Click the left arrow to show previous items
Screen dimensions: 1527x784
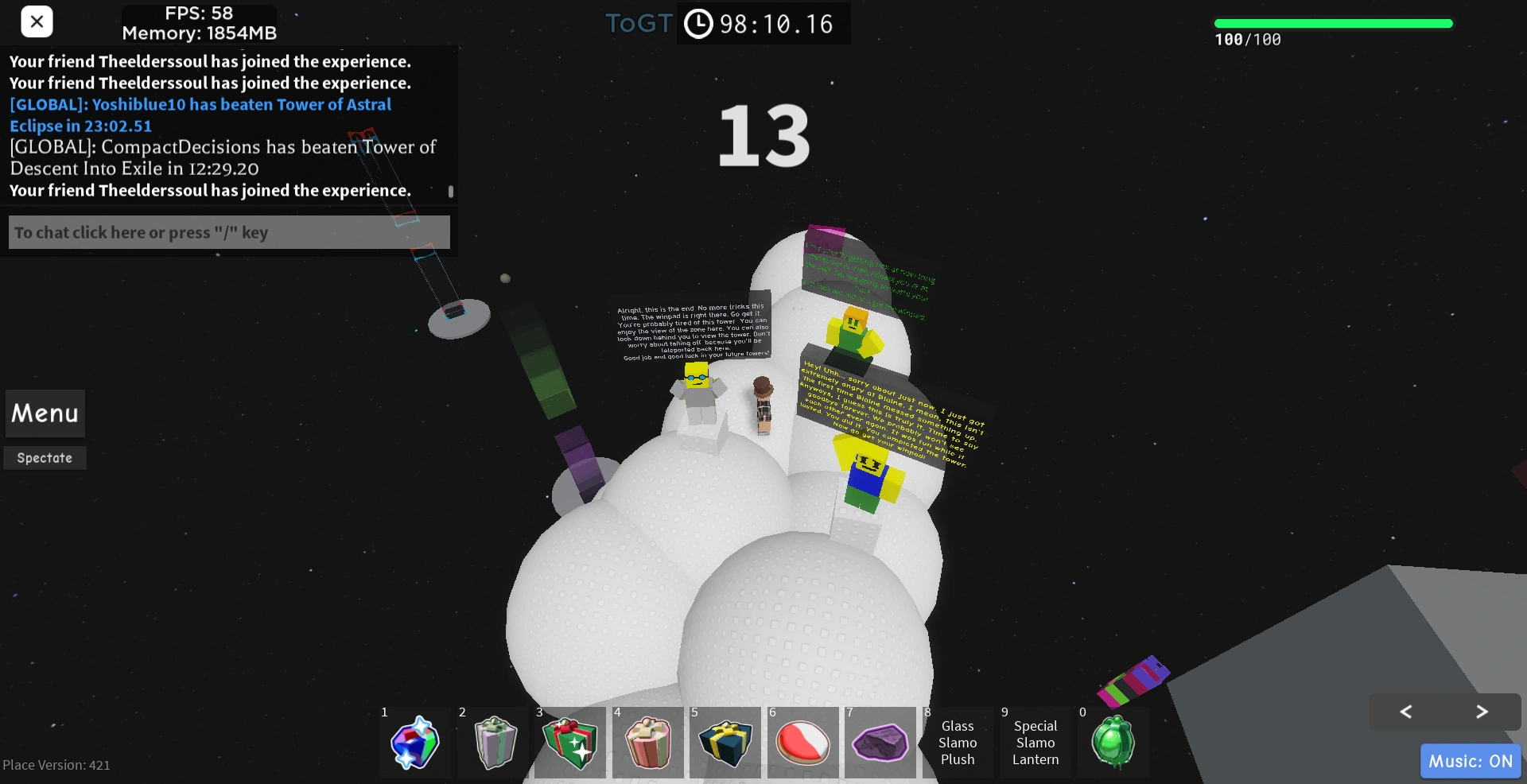pyautogui.click(x=1405, y=712)
